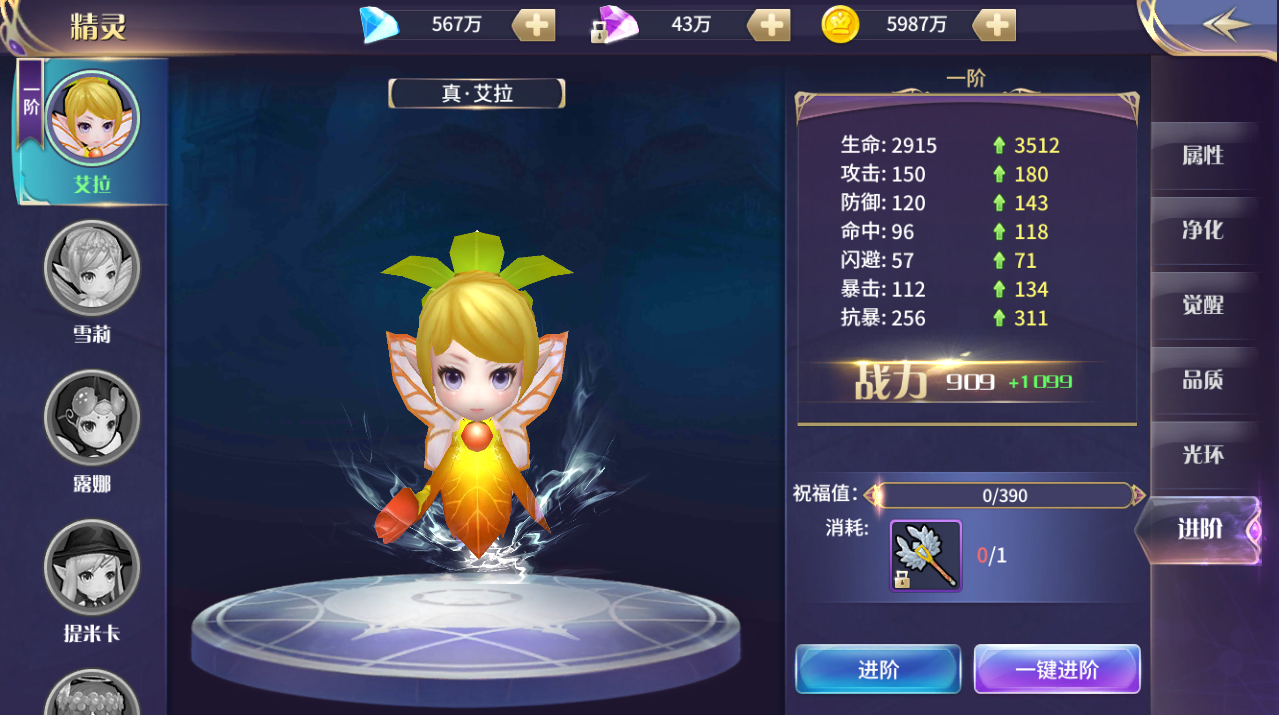
Task: Switch to the 属性 tab
Action: tap(1202, 156)
